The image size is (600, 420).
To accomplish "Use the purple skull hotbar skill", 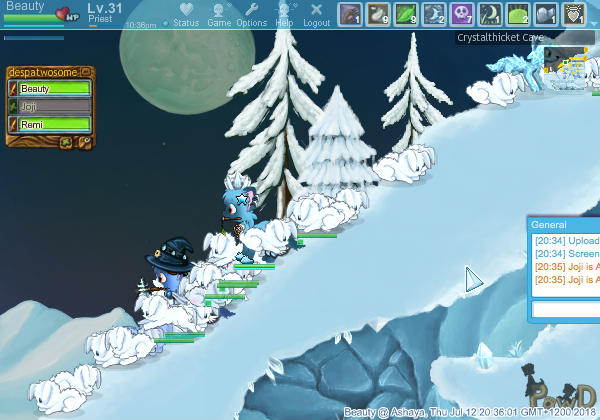I will [x=463, y=14].
